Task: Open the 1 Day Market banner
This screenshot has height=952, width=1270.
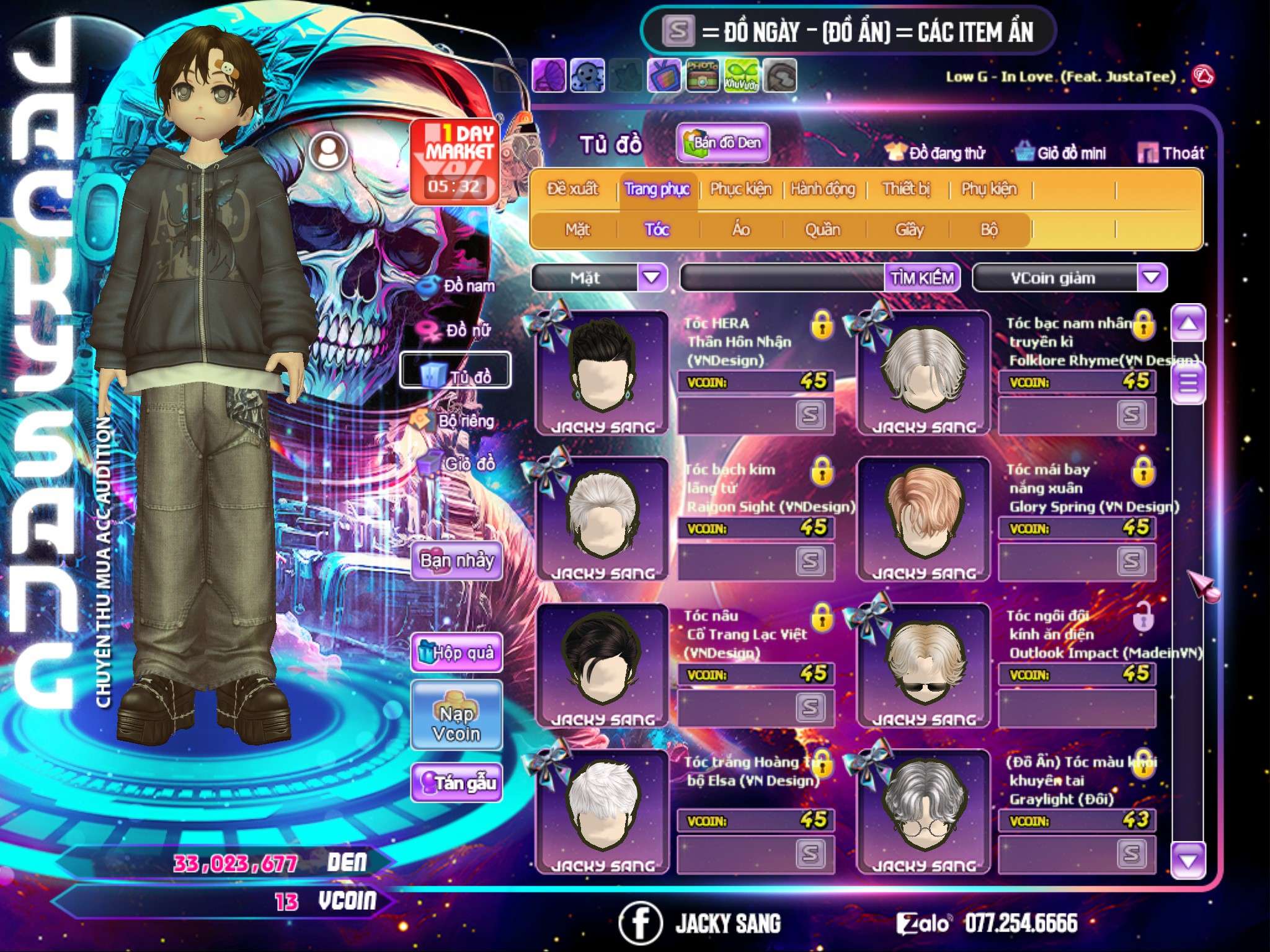Action: coord(455,161)
